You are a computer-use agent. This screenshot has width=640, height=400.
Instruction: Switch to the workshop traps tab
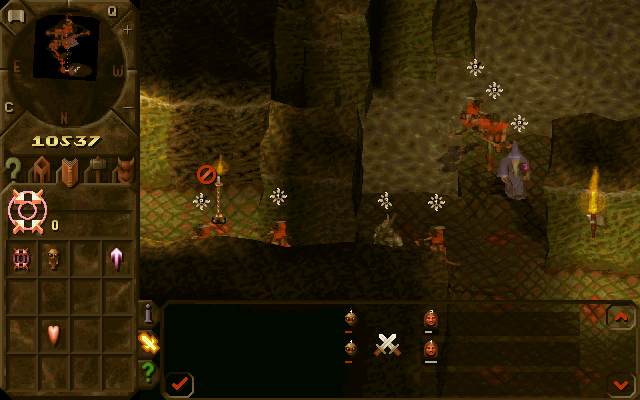pos(96,169)
